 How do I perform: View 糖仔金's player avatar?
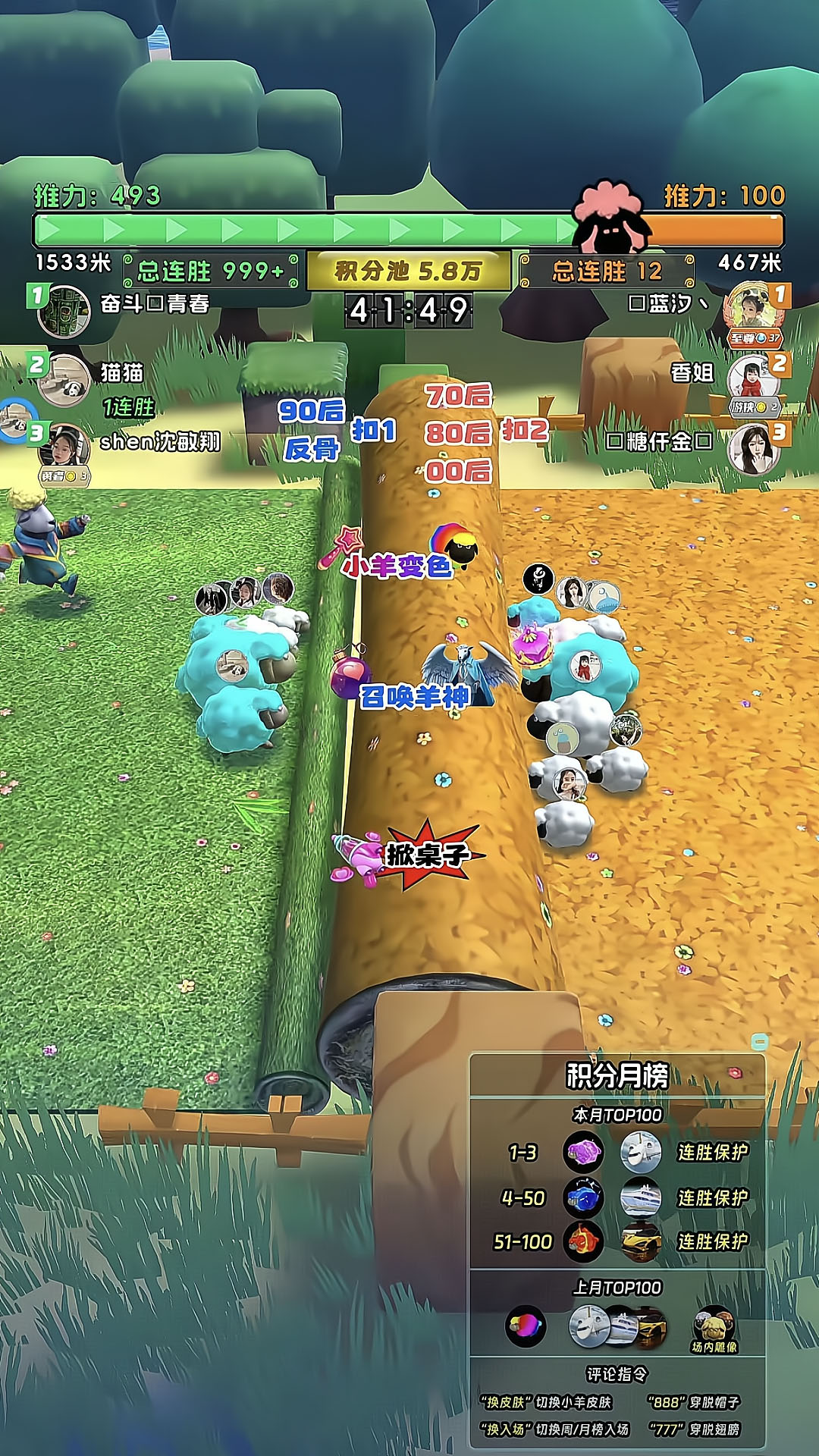[753, 447]
